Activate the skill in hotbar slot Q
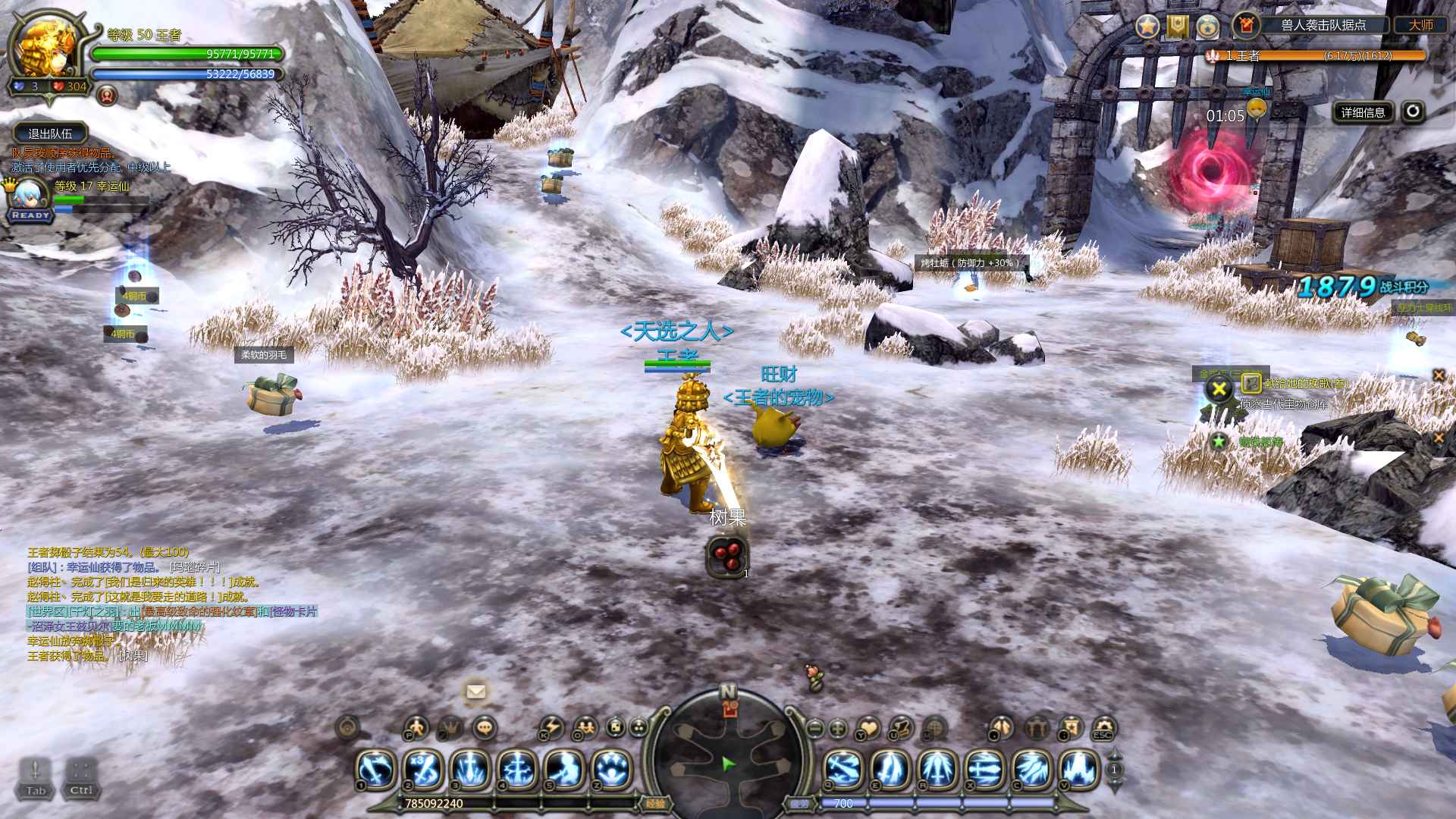Screen dimensions: 1456x819 [843, 768]
